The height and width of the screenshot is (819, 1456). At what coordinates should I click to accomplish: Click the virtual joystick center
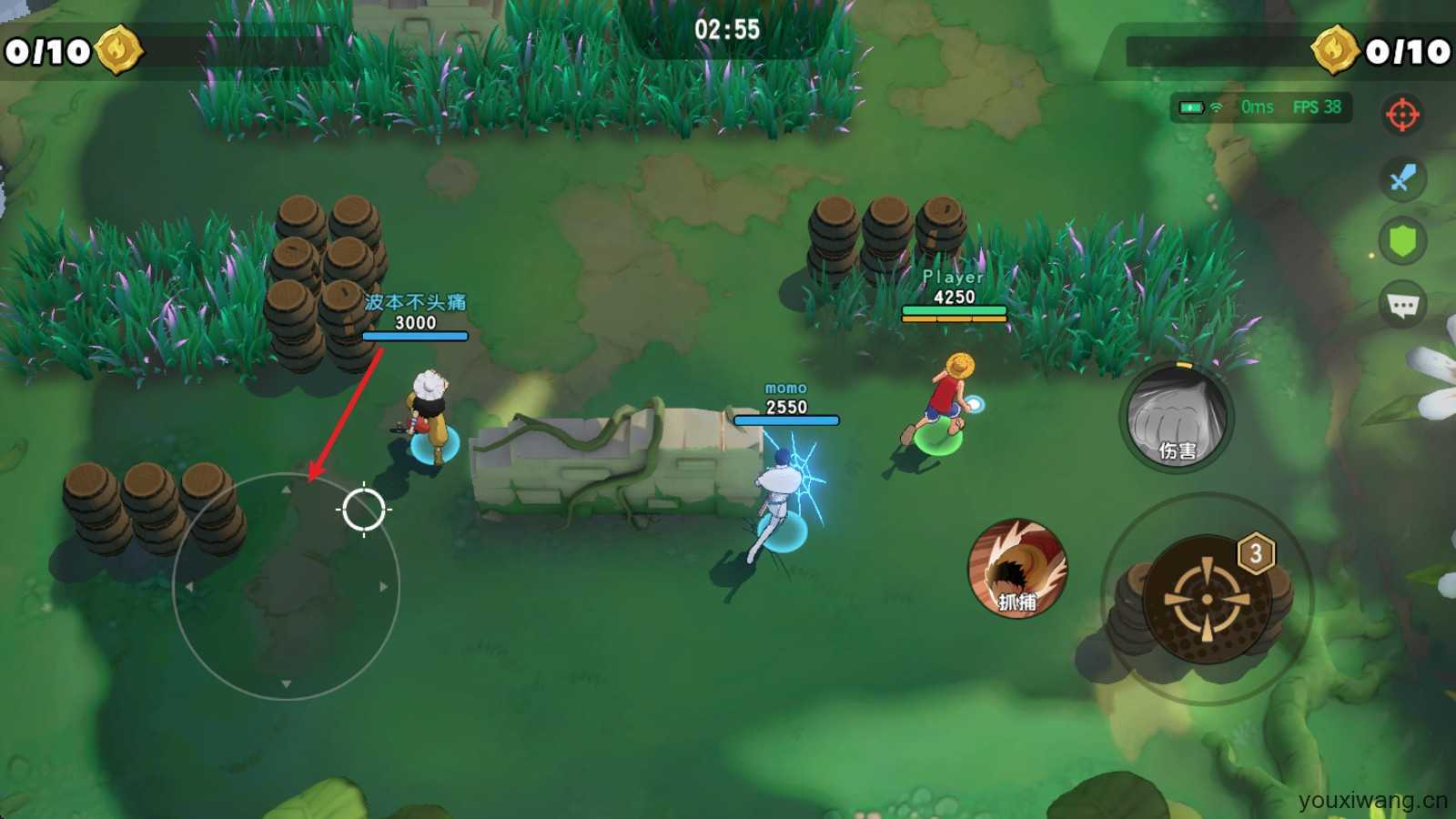pyautogui.click(x=286, y=587)
